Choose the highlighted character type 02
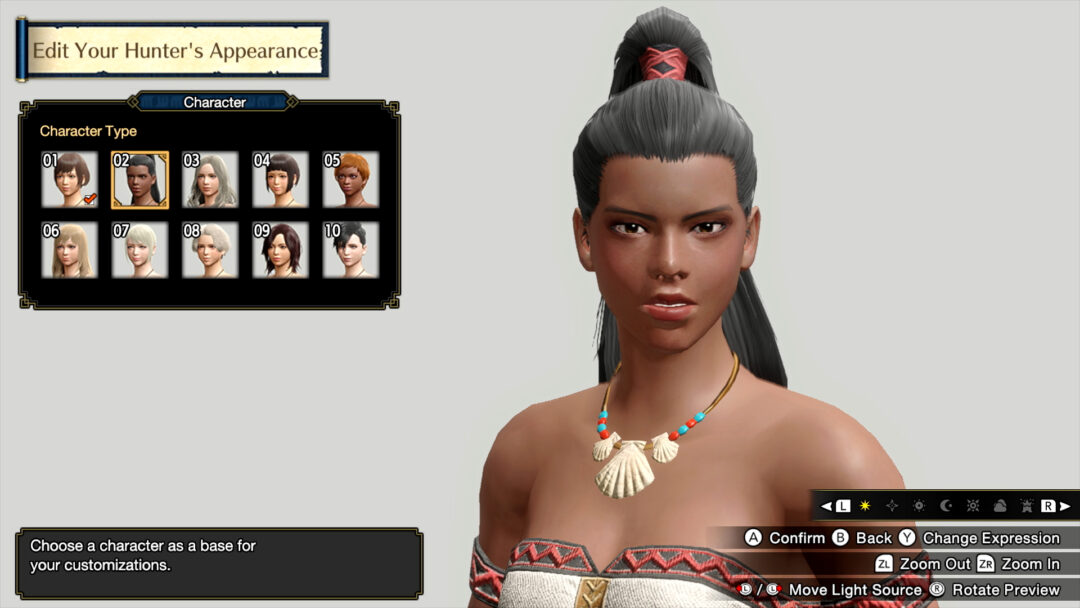This screenshot has width=1080, height=608. pyautogui.click(x=140, y=180)
